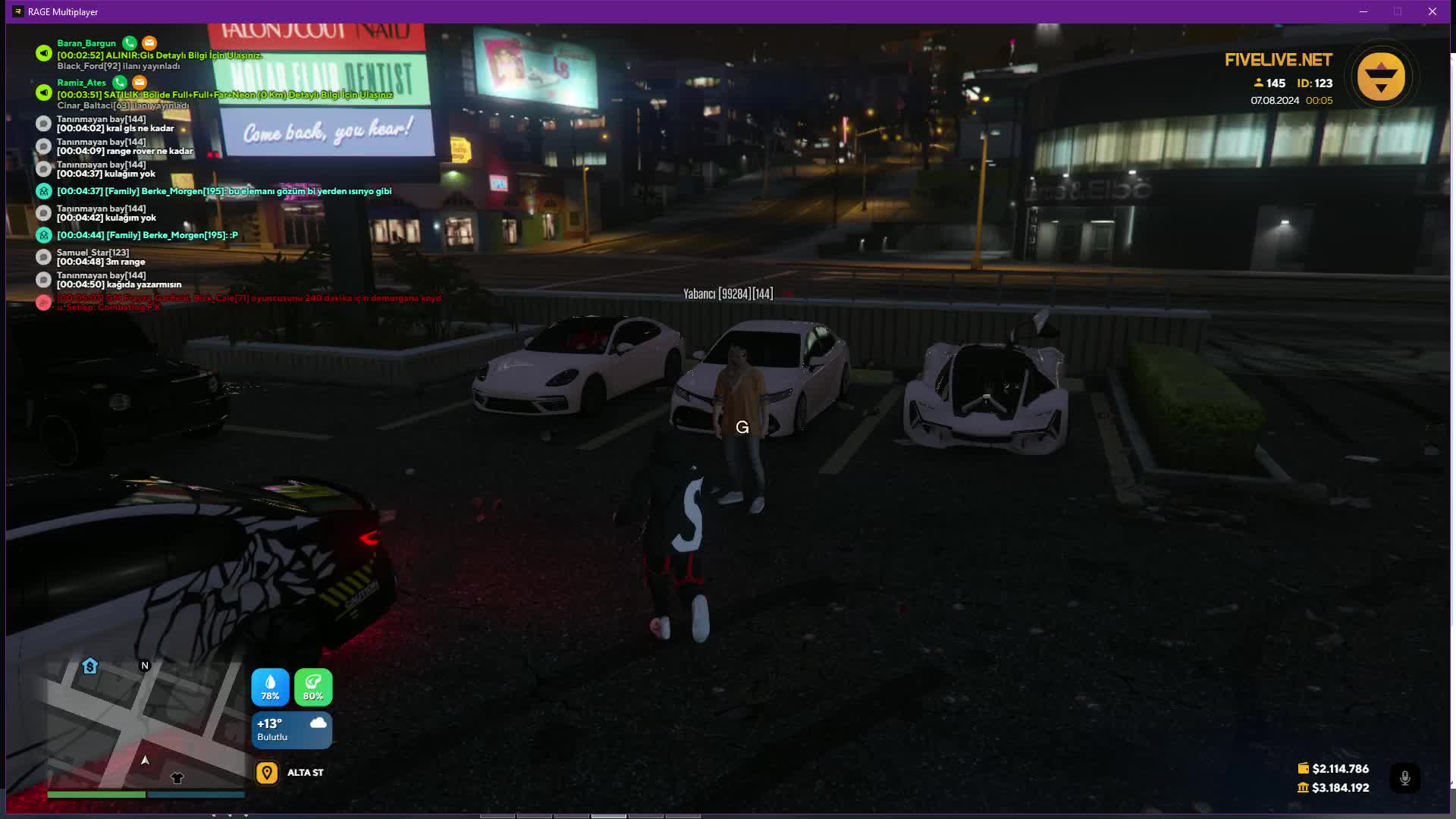Screen dimensions: 1456x819
Task: Close the RAGE Multiplayer window
Action: pyautogui.click(x=1432, y=11)
